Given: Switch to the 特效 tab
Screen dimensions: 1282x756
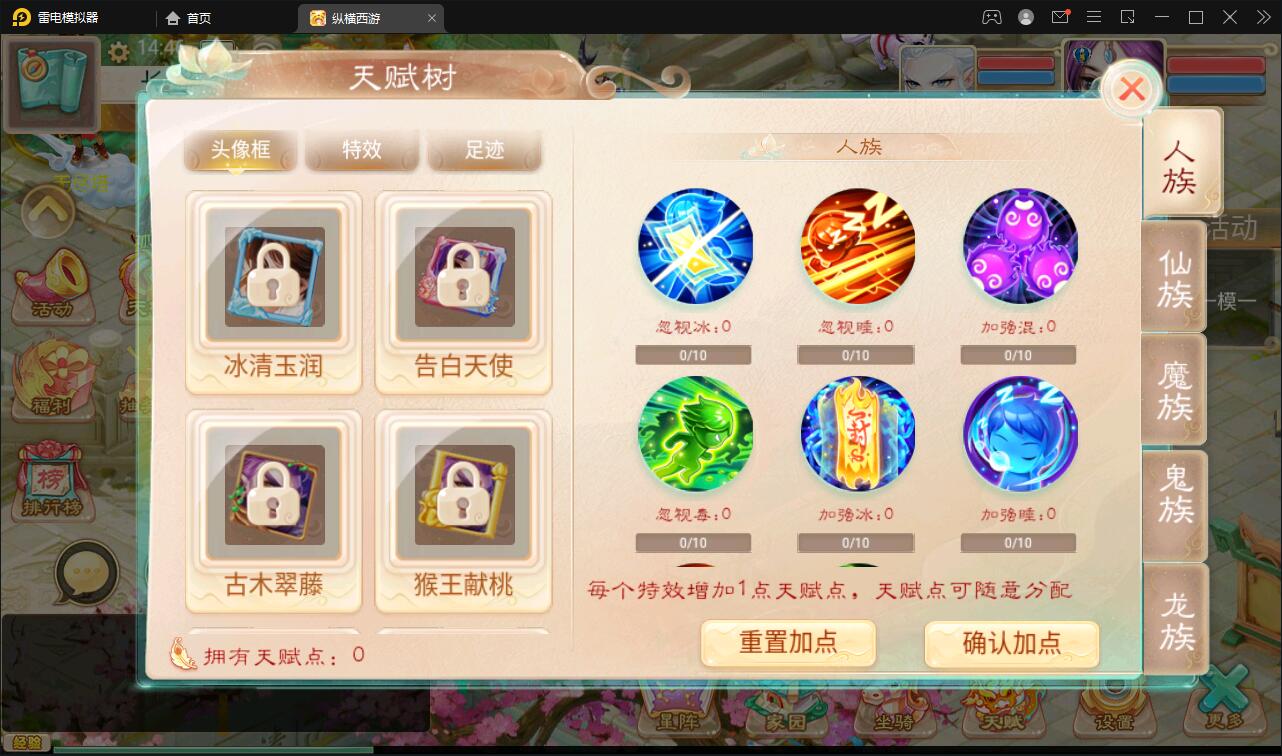Looking at the screenshot, I should 362,149.
